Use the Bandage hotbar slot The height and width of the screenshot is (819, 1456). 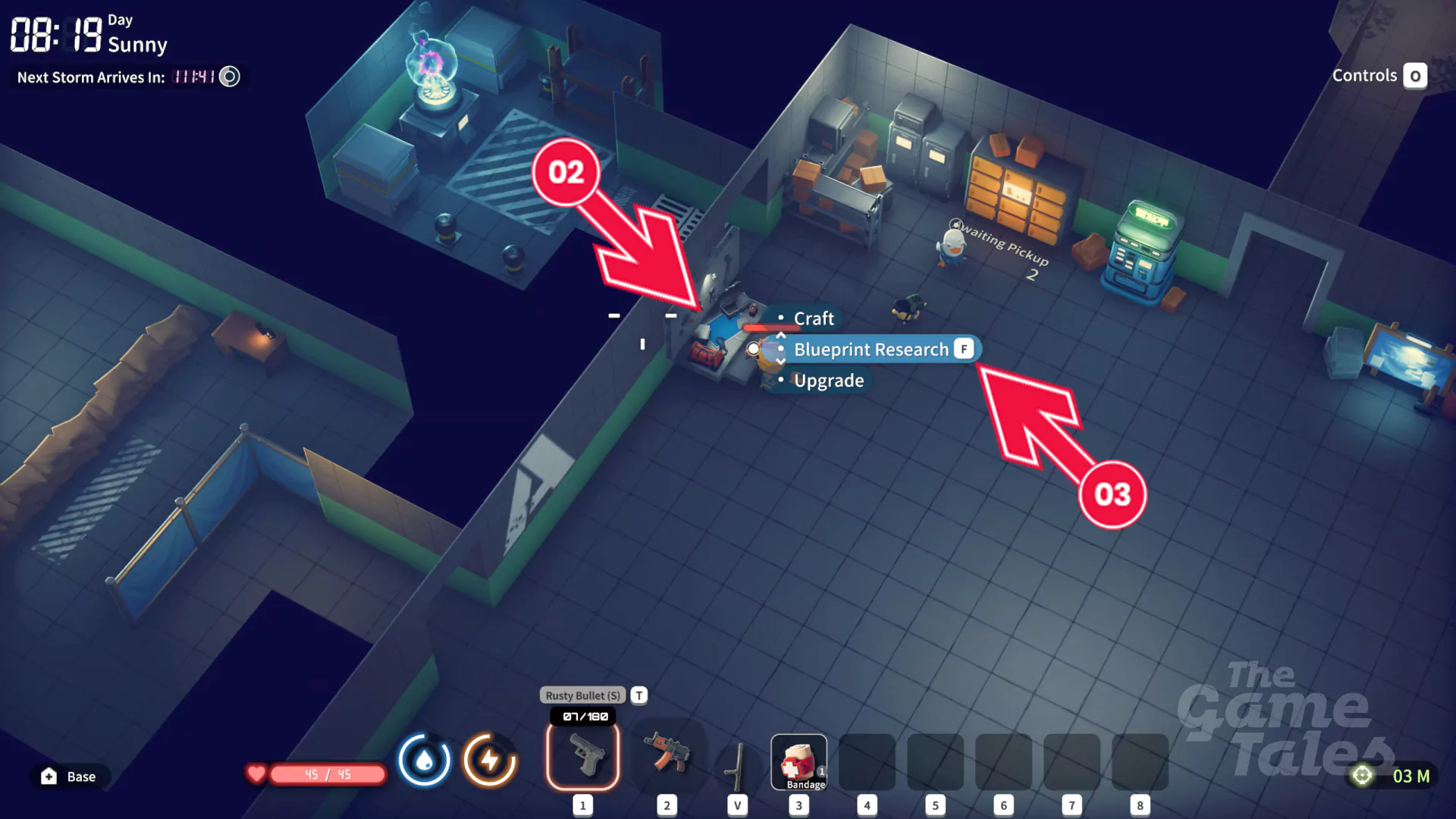point(799,762)
